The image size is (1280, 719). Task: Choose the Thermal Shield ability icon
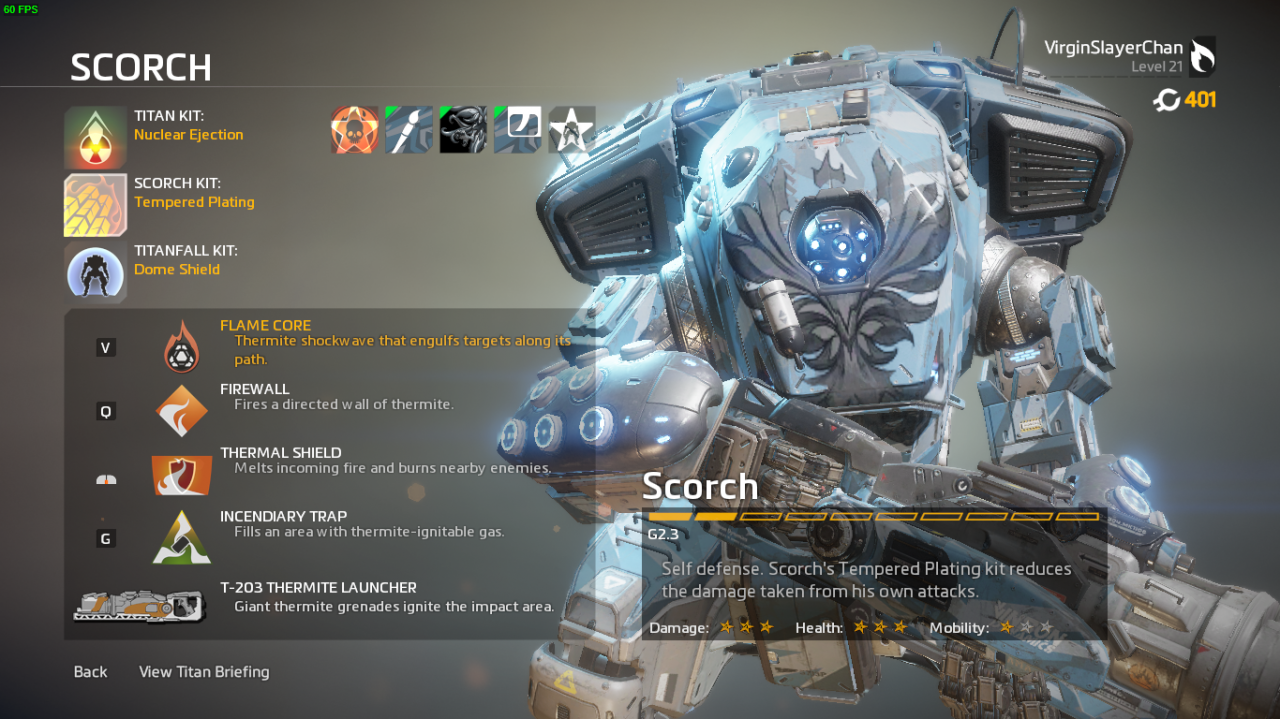182,475
